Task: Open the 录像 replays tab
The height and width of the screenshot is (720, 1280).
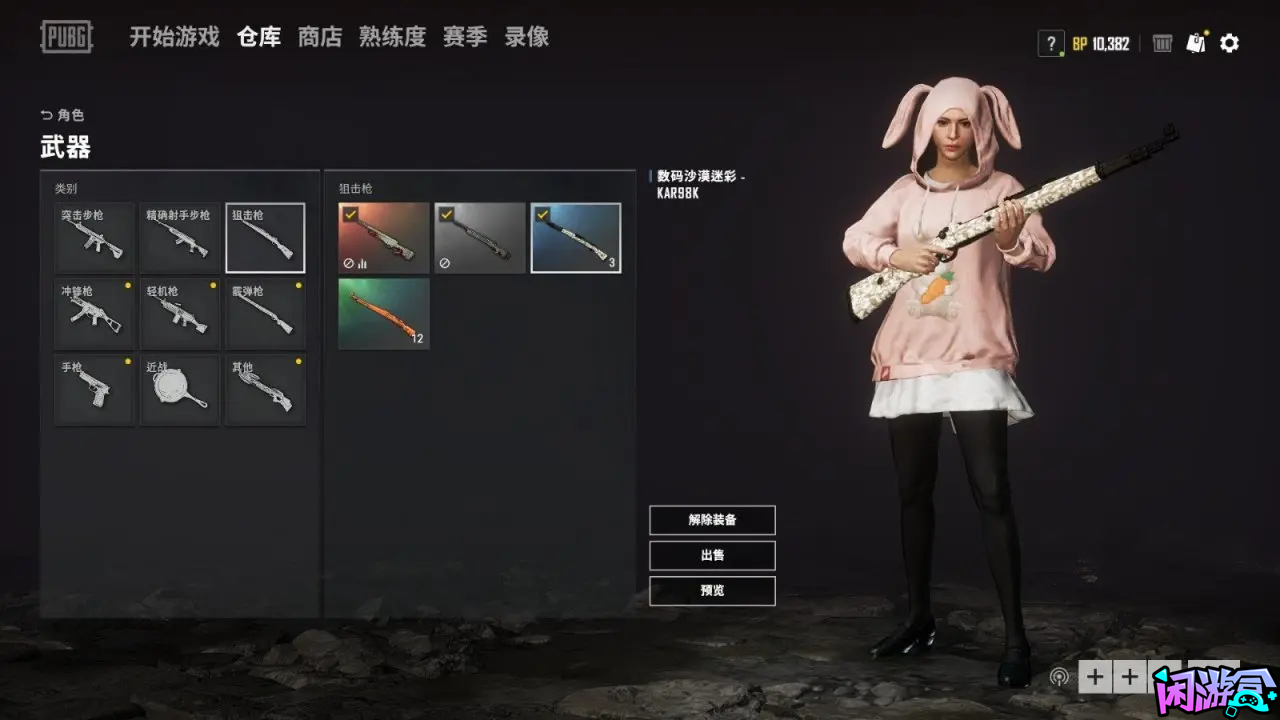Action: click(526, 38)
